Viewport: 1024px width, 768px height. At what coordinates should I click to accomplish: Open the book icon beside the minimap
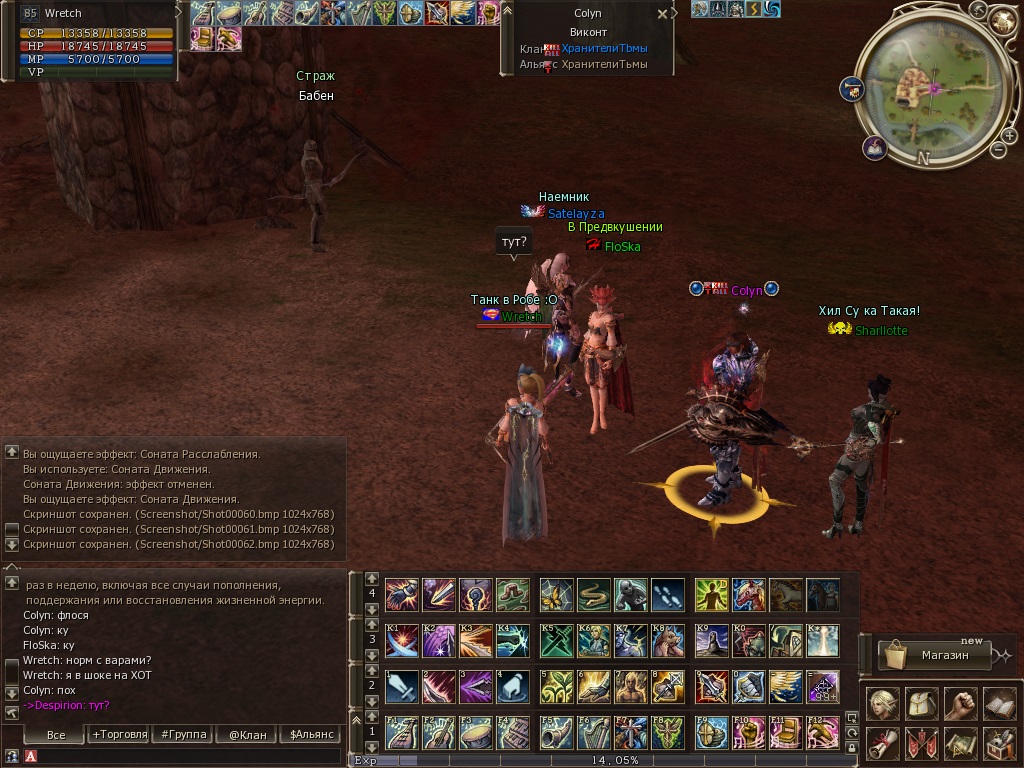coord(875,148)
